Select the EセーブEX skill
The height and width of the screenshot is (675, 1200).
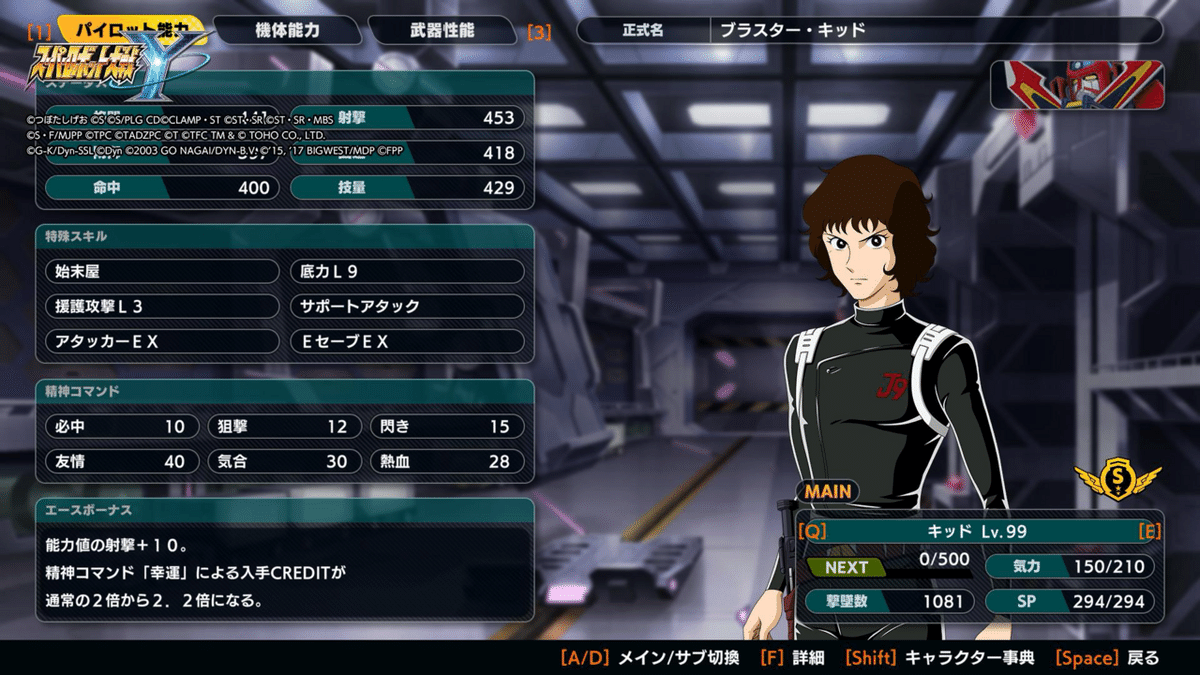(x=407, y=341)
